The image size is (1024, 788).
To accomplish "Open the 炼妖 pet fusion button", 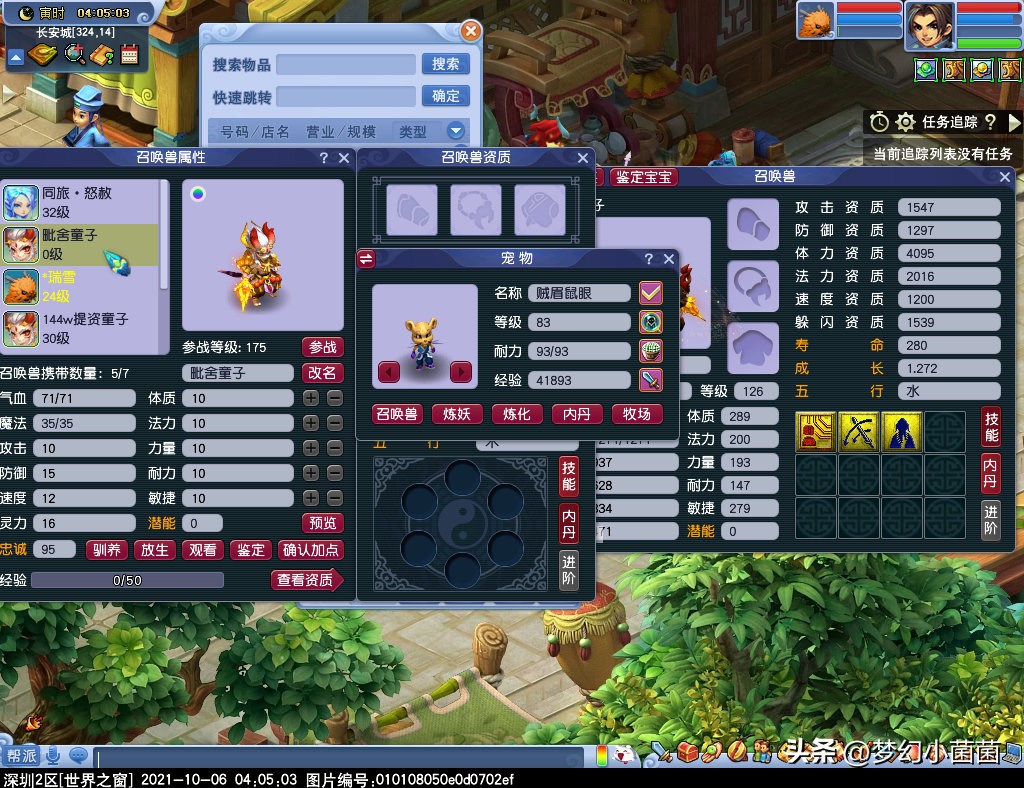I will 457,414.
